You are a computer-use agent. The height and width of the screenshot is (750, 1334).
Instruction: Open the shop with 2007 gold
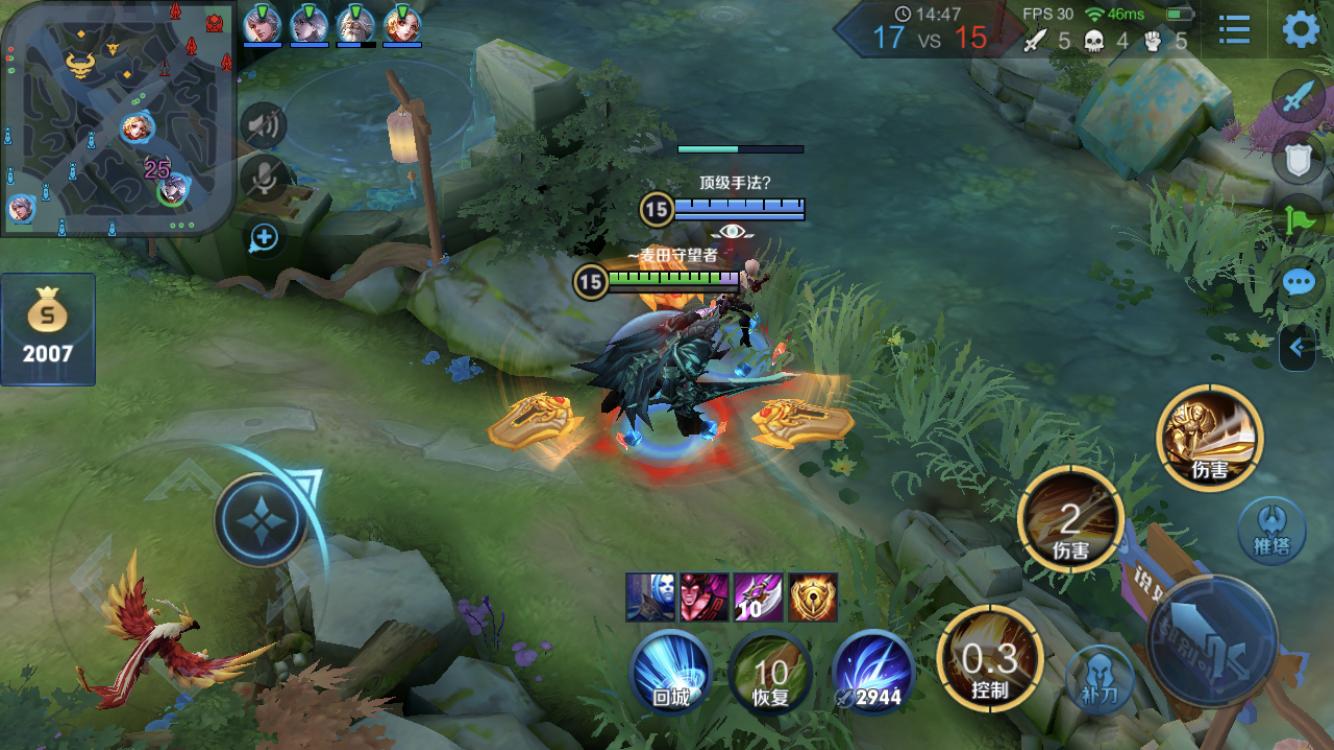click(48, 329)
